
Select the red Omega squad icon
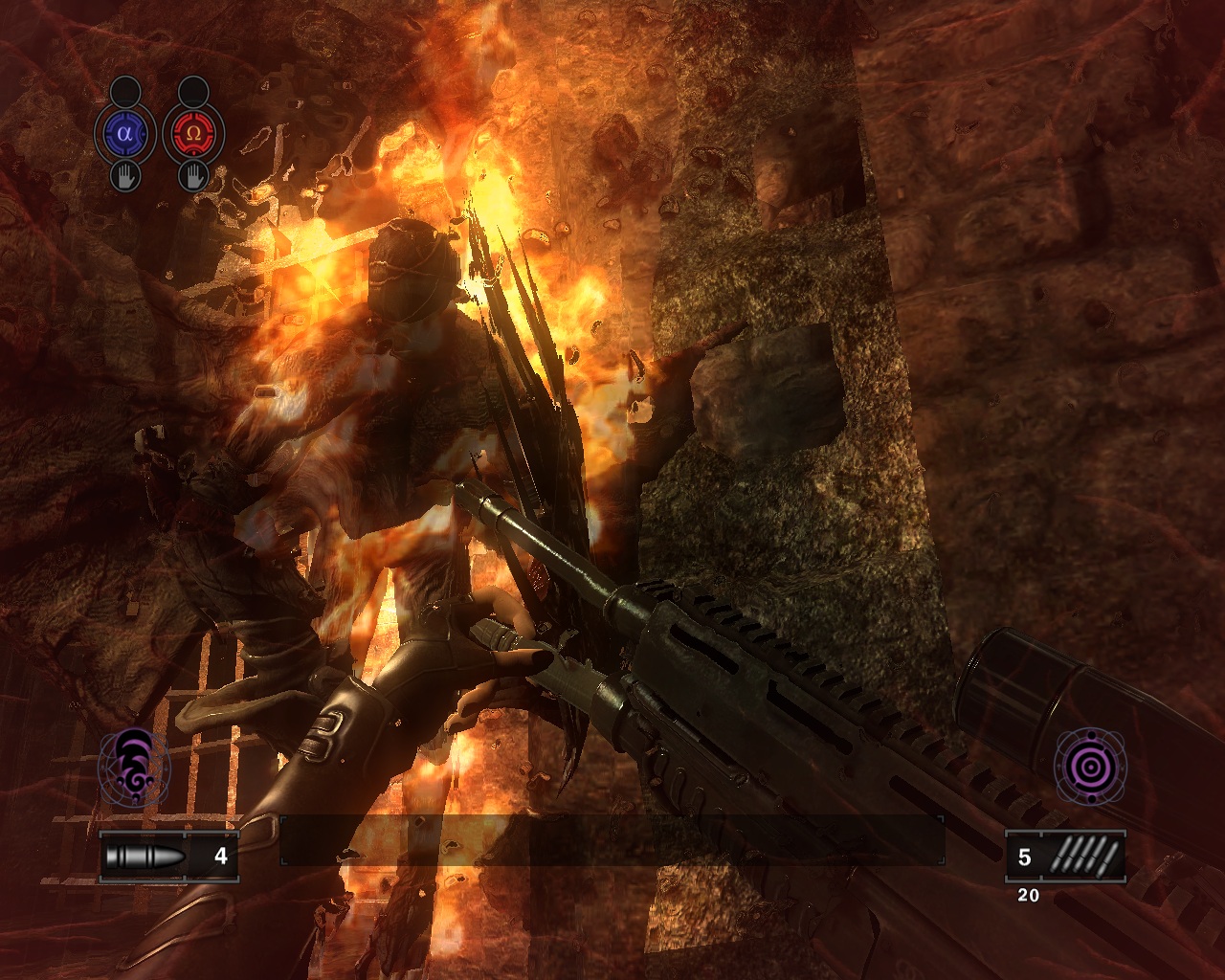[x=193, y=134]
